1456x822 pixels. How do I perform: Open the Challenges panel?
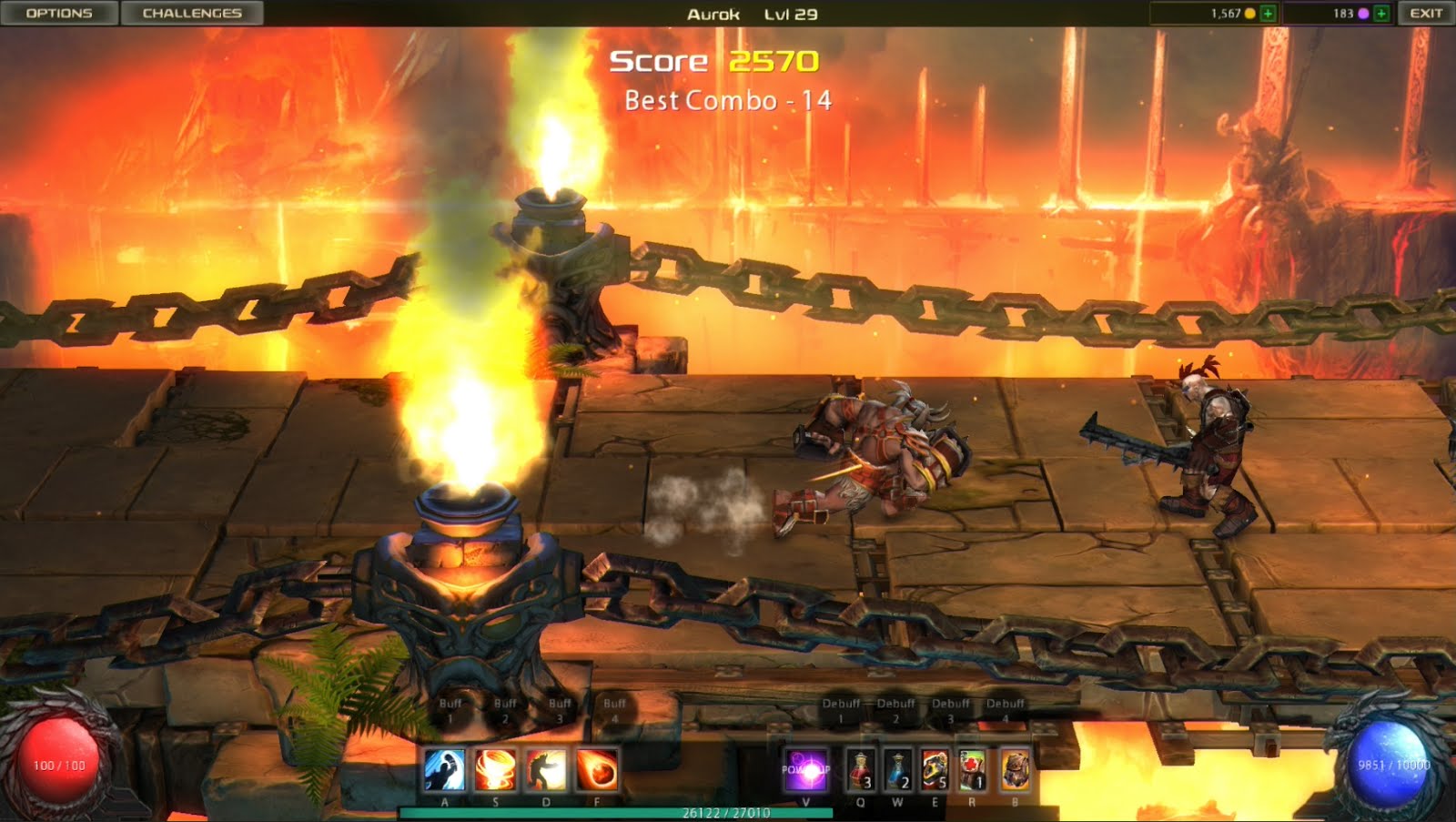191,13
